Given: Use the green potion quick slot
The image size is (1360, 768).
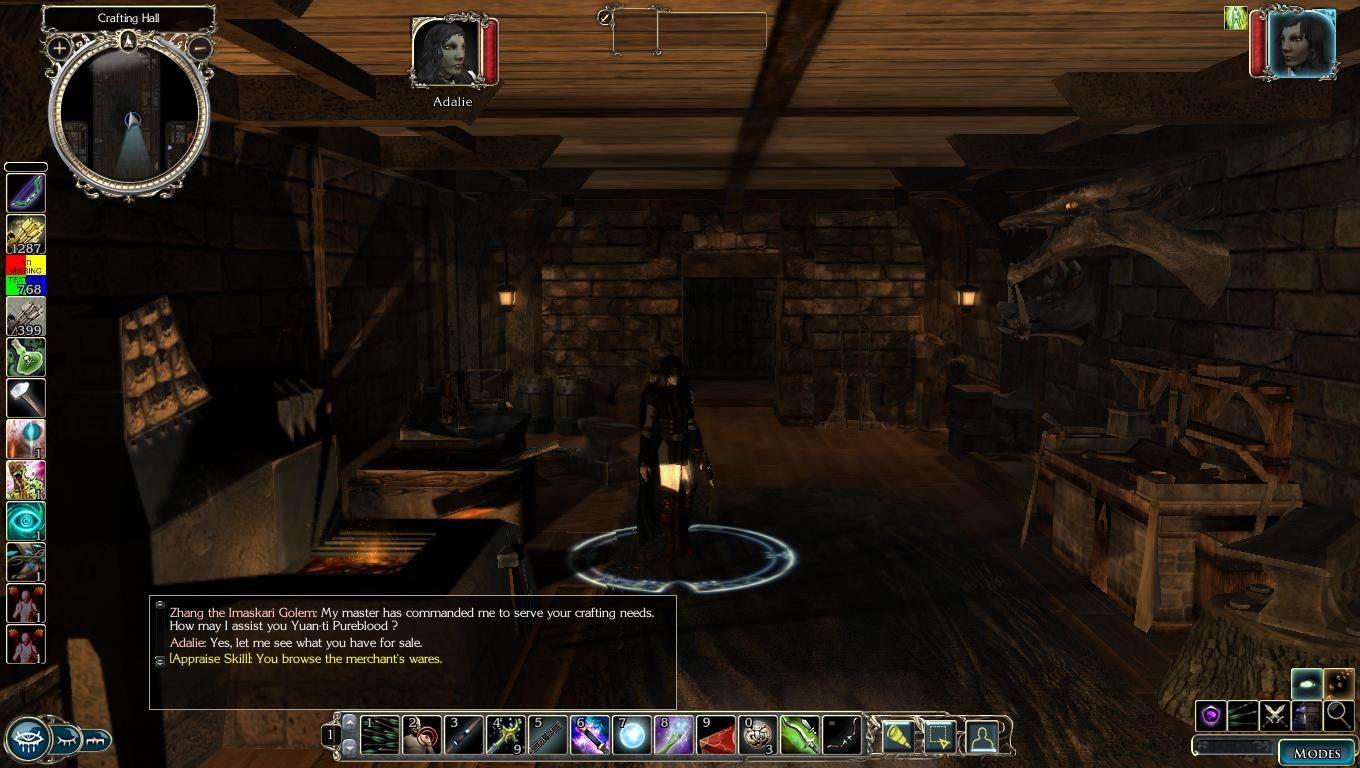Looking at the screenshot, I should (25, 357).
